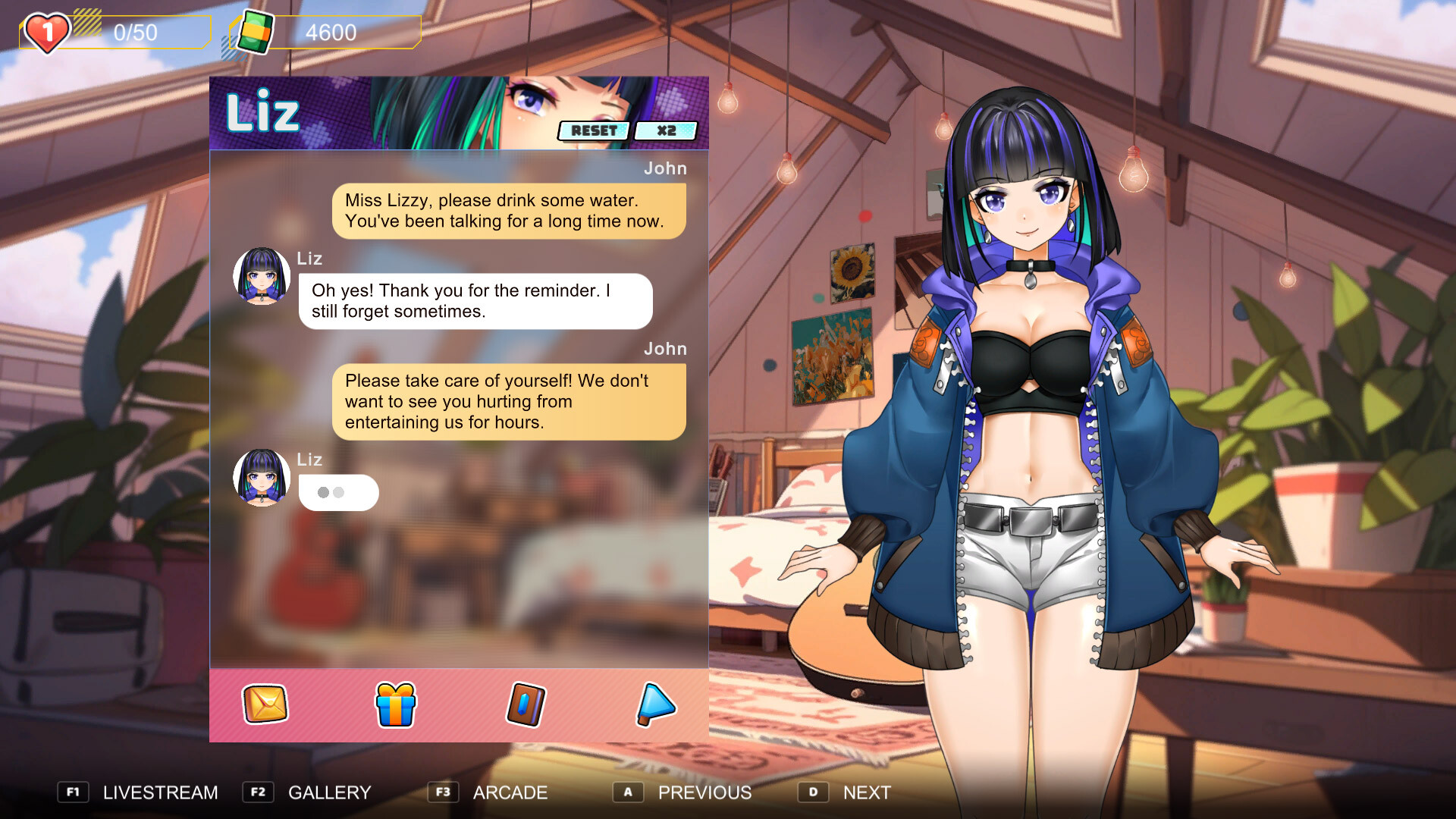Toggle the X2 multiplier
Image resolution: width=1456 pixels, height=819 pixels.
click(x=665, y=130)
